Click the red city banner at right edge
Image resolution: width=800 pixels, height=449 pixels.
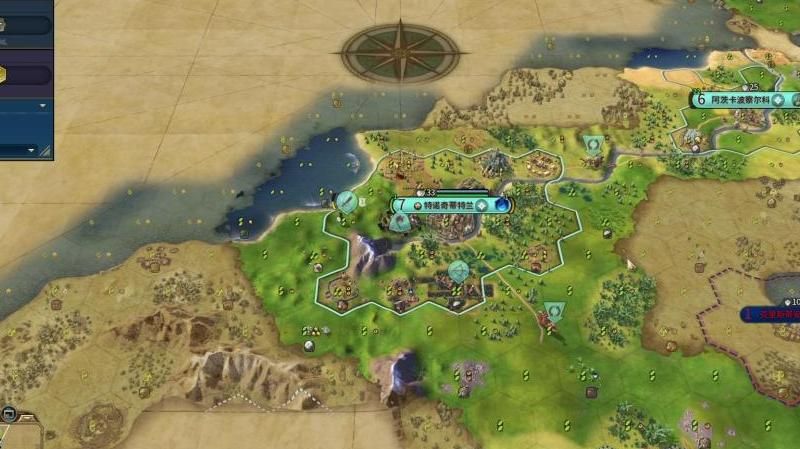pyautogui.click(x=772, y=314)
